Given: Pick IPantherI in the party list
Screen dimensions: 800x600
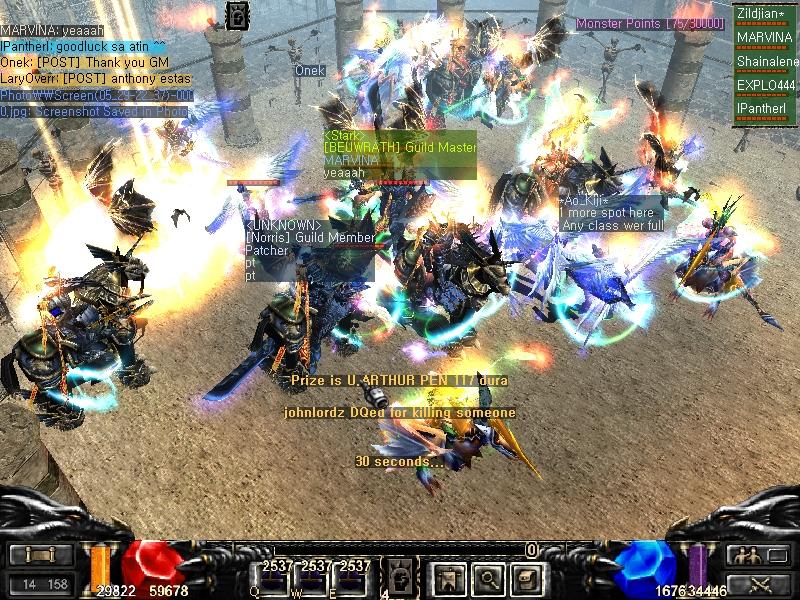Looking at the screenshot, I should [765, 108].
